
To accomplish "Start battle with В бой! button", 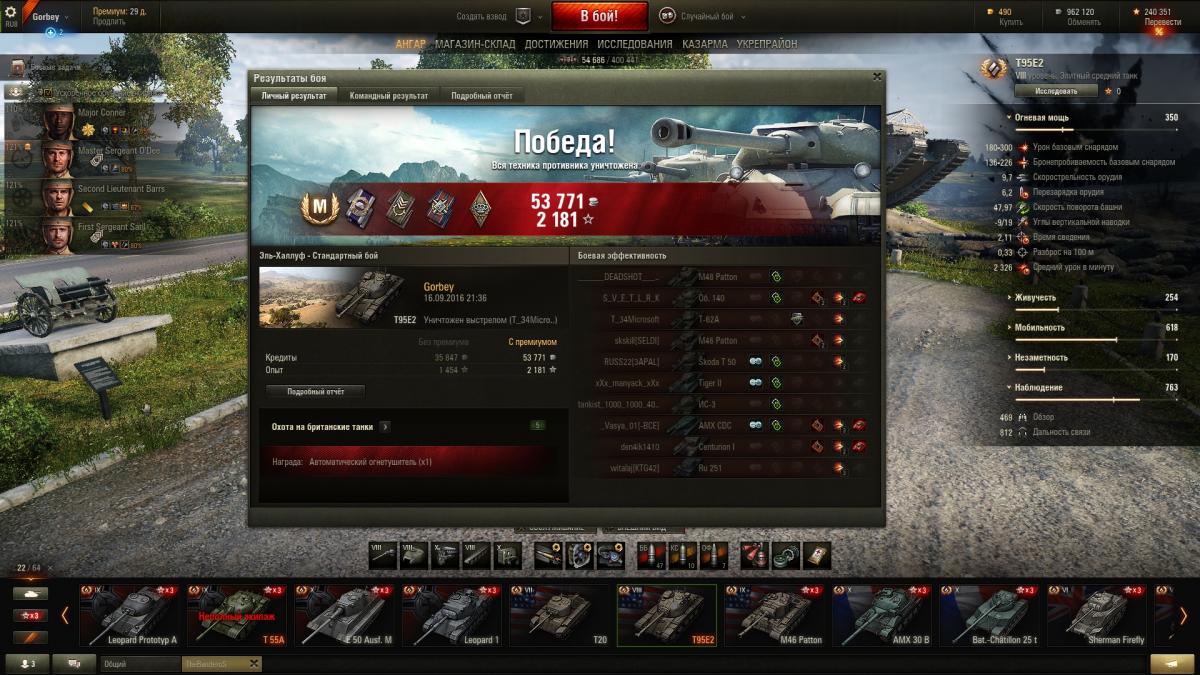I will (x=599, y=16).
